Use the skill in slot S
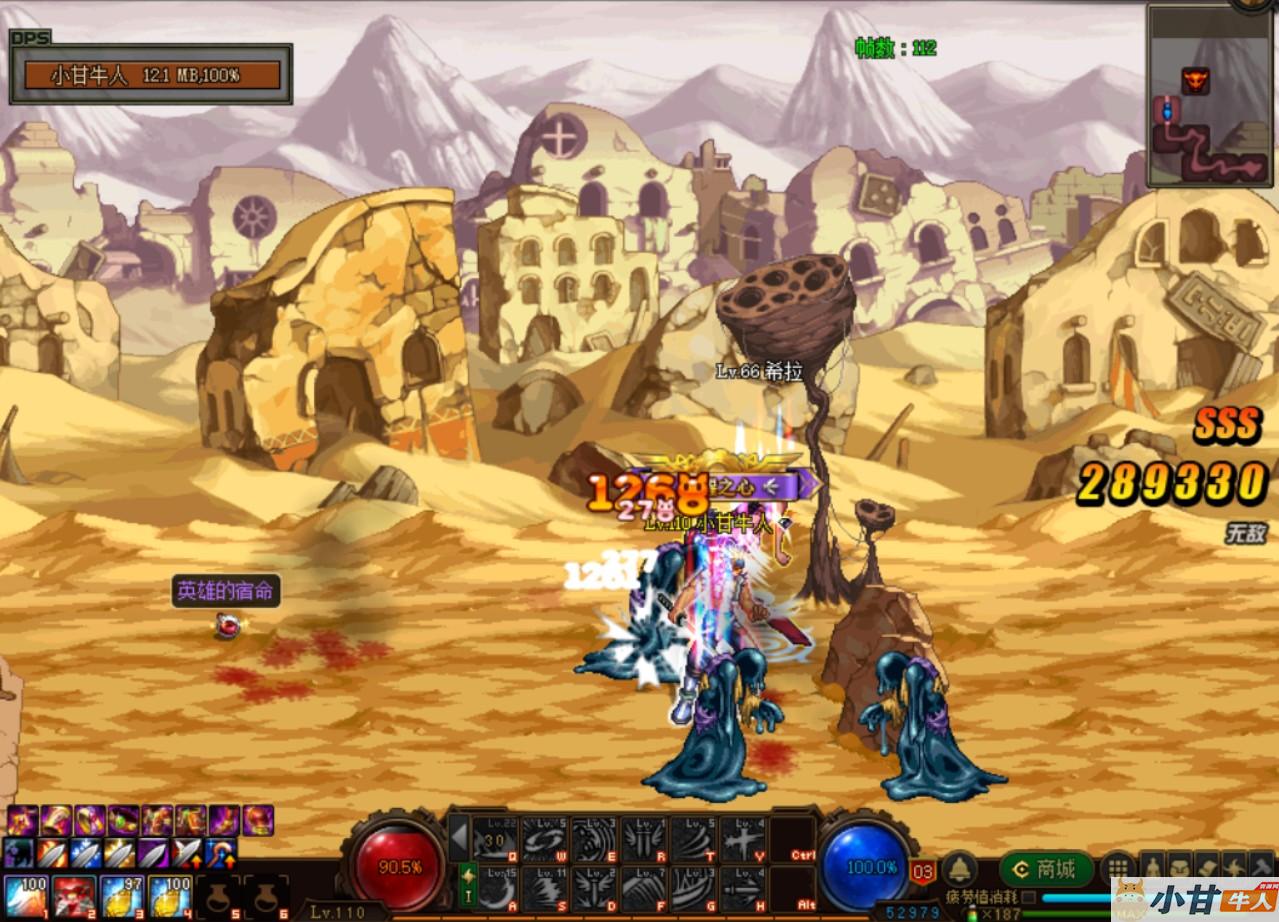The height and width of the screenshot is (922, 1279). [544, 888]
